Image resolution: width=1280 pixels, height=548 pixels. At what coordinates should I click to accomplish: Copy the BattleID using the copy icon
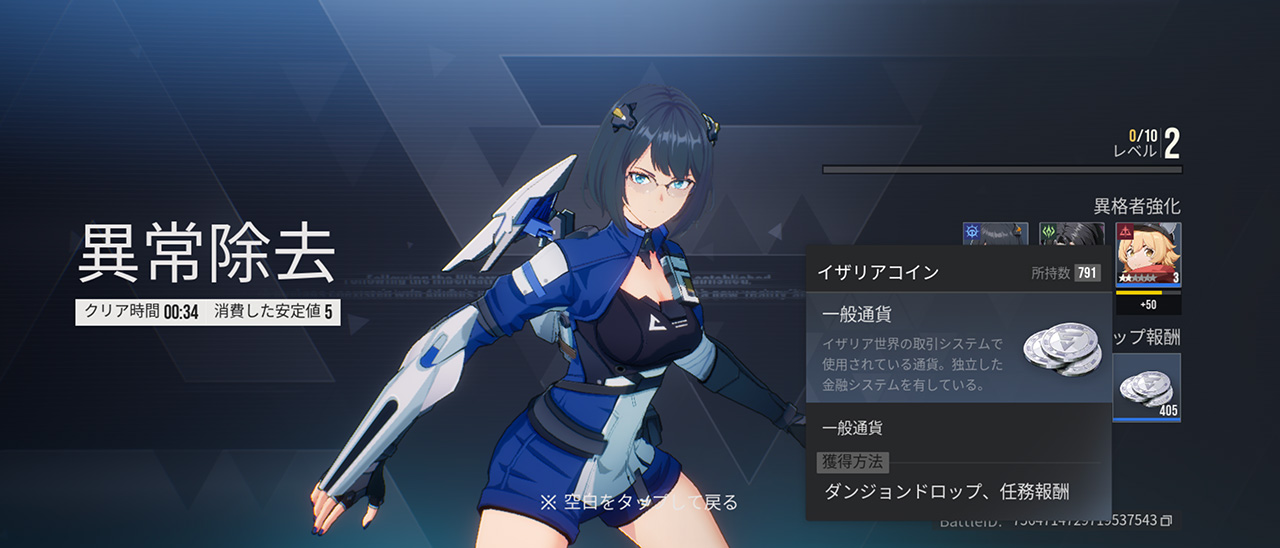click(1166, 521)
